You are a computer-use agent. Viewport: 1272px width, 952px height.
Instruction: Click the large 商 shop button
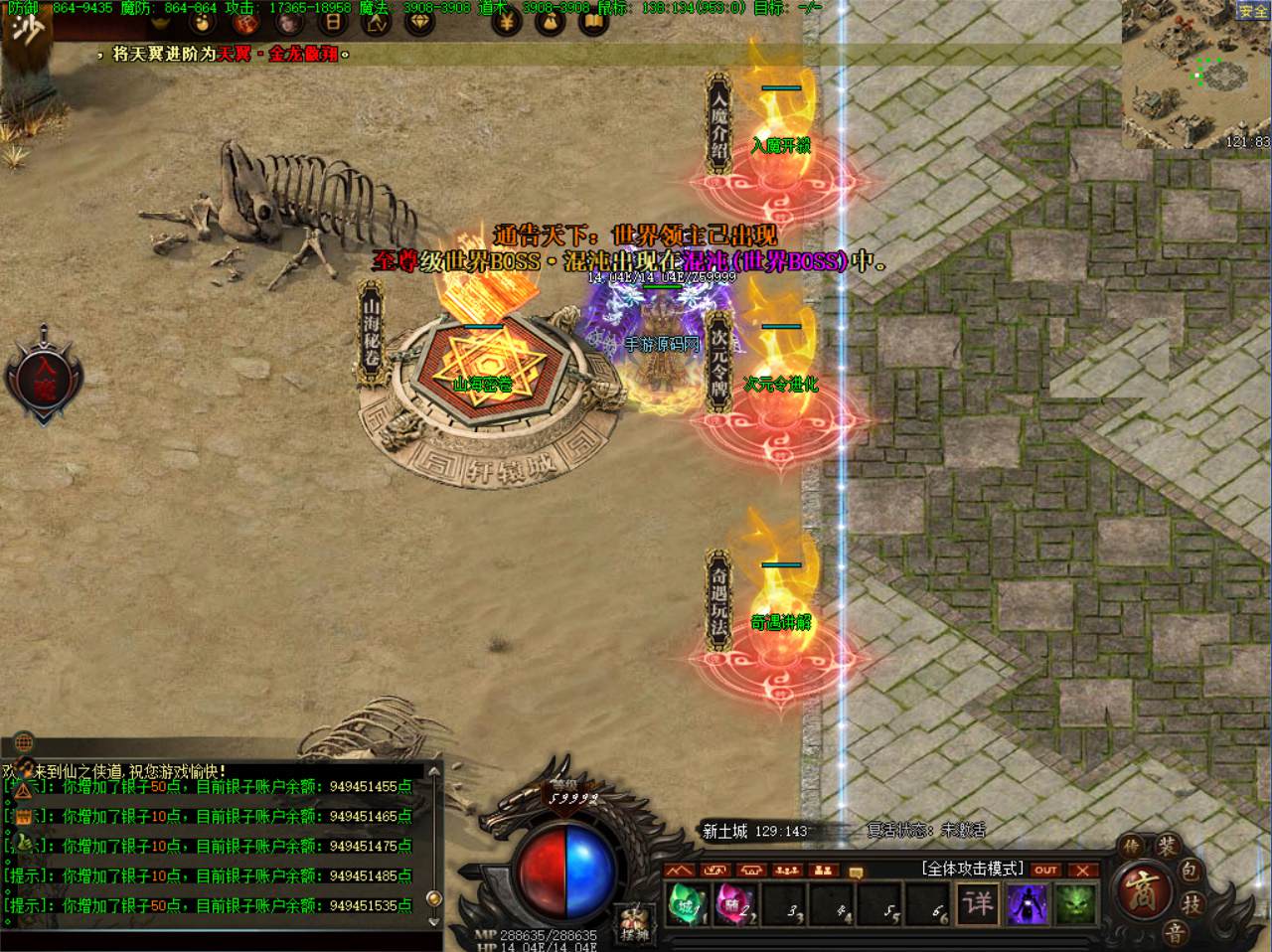click(x=1141, y=887)
